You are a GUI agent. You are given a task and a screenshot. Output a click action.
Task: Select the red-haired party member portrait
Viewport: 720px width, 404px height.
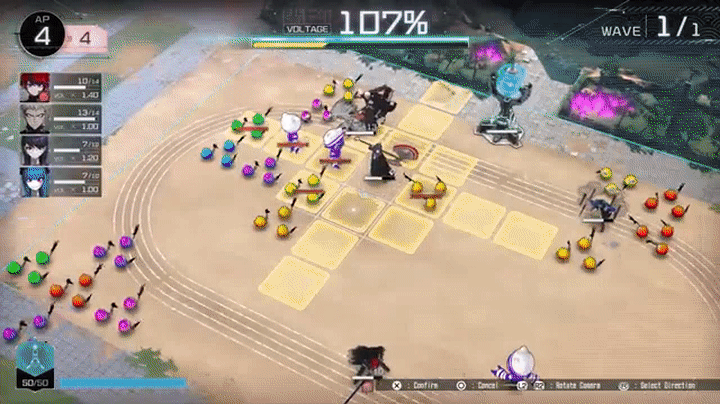pyautogui.click(x=34, y=87)
